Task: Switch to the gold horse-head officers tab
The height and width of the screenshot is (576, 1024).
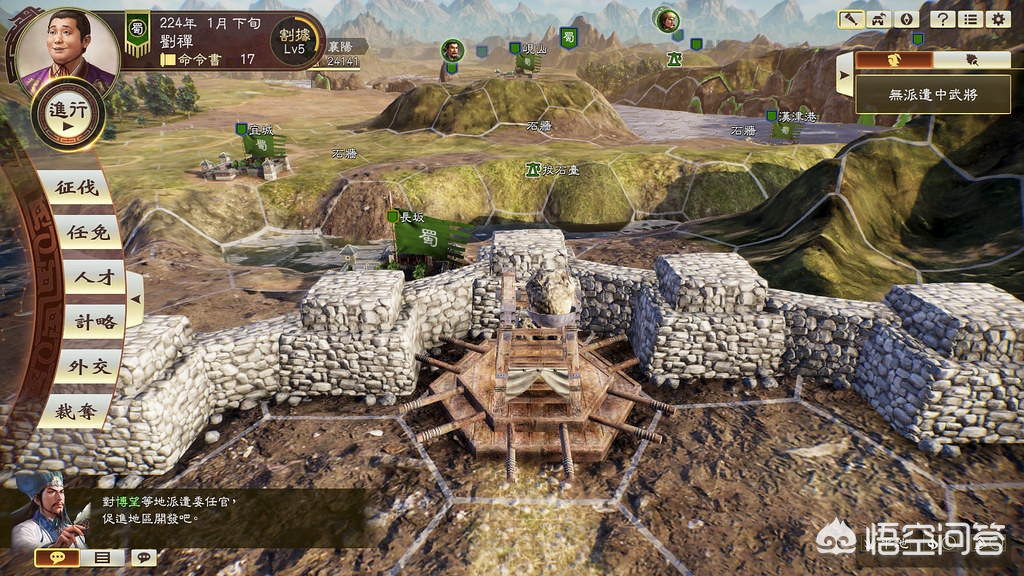Action: [894, 59]
